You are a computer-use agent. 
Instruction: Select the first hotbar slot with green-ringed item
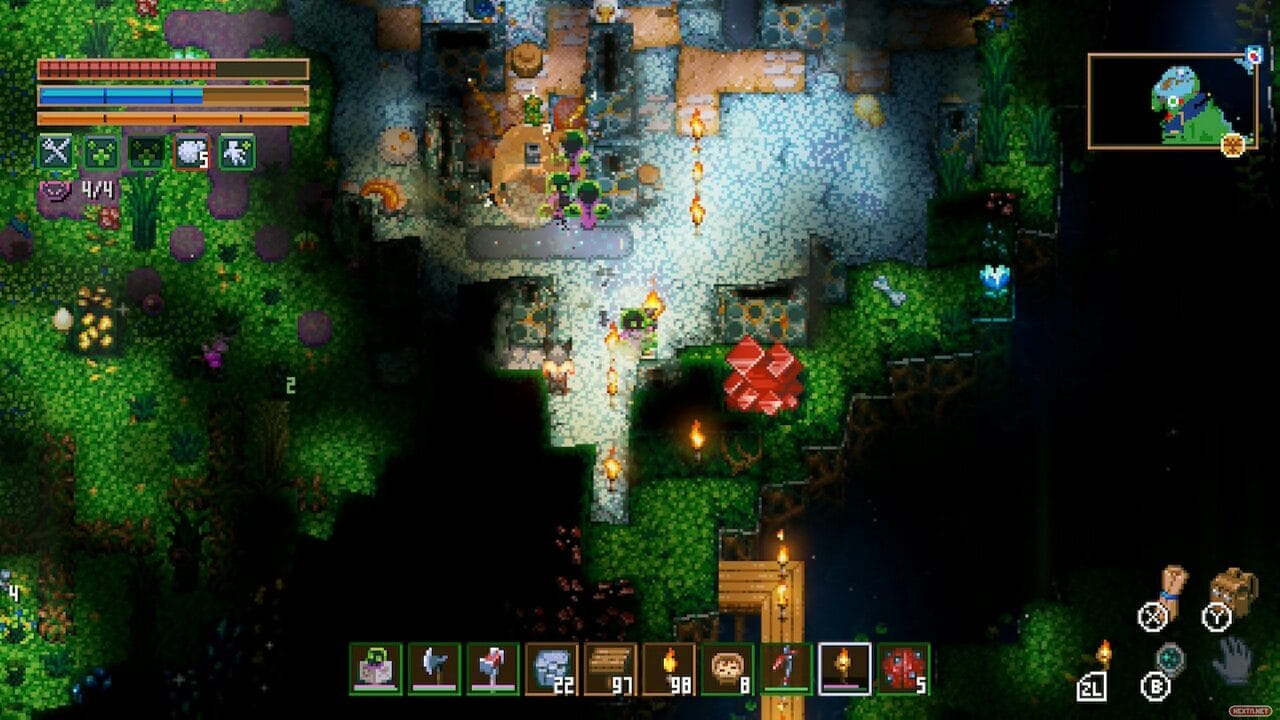click(x=375, y=668)
